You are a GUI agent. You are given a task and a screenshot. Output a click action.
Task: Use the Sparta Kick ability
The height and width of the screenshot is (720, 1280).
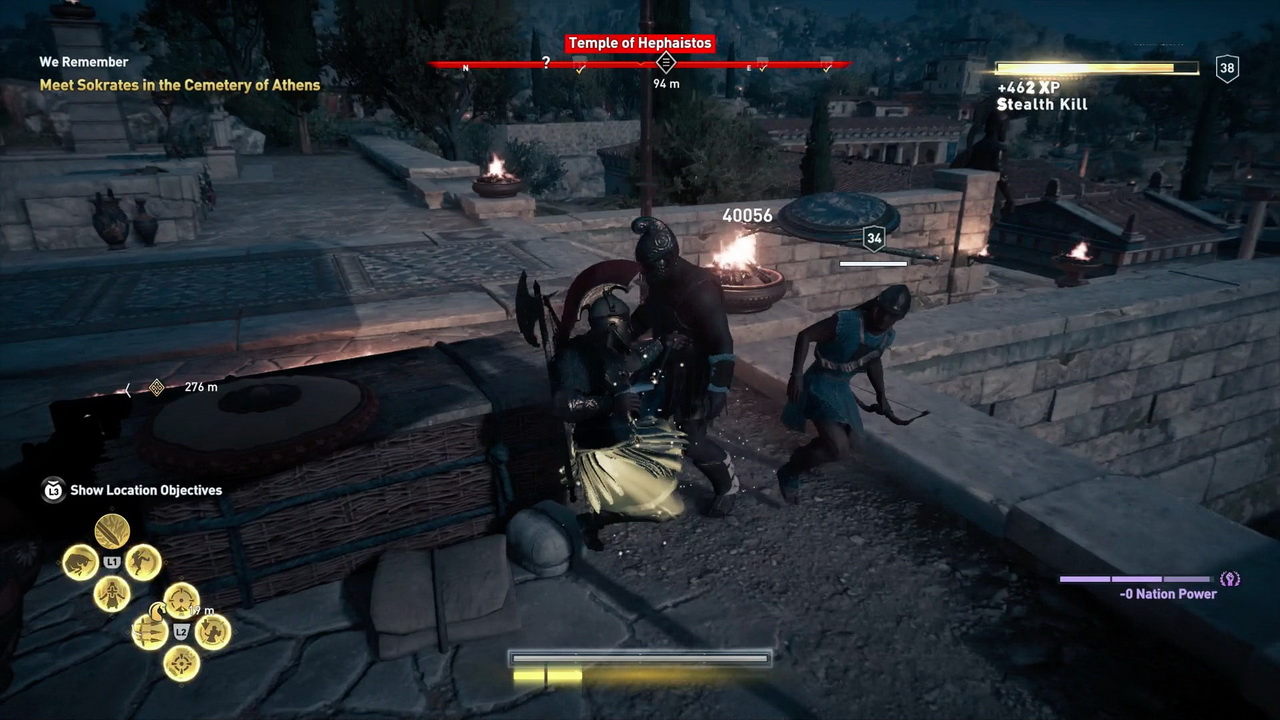point(143,562)
